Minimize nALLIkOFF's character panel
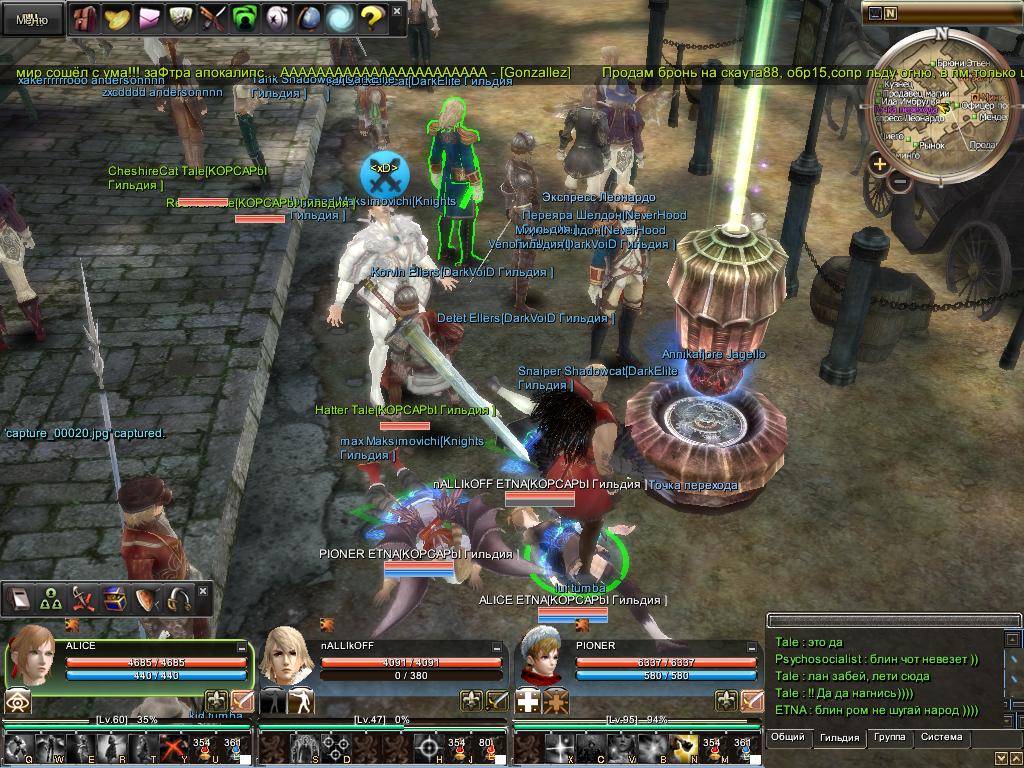Viewport: 1024px width, 768px height. [497, 648]
